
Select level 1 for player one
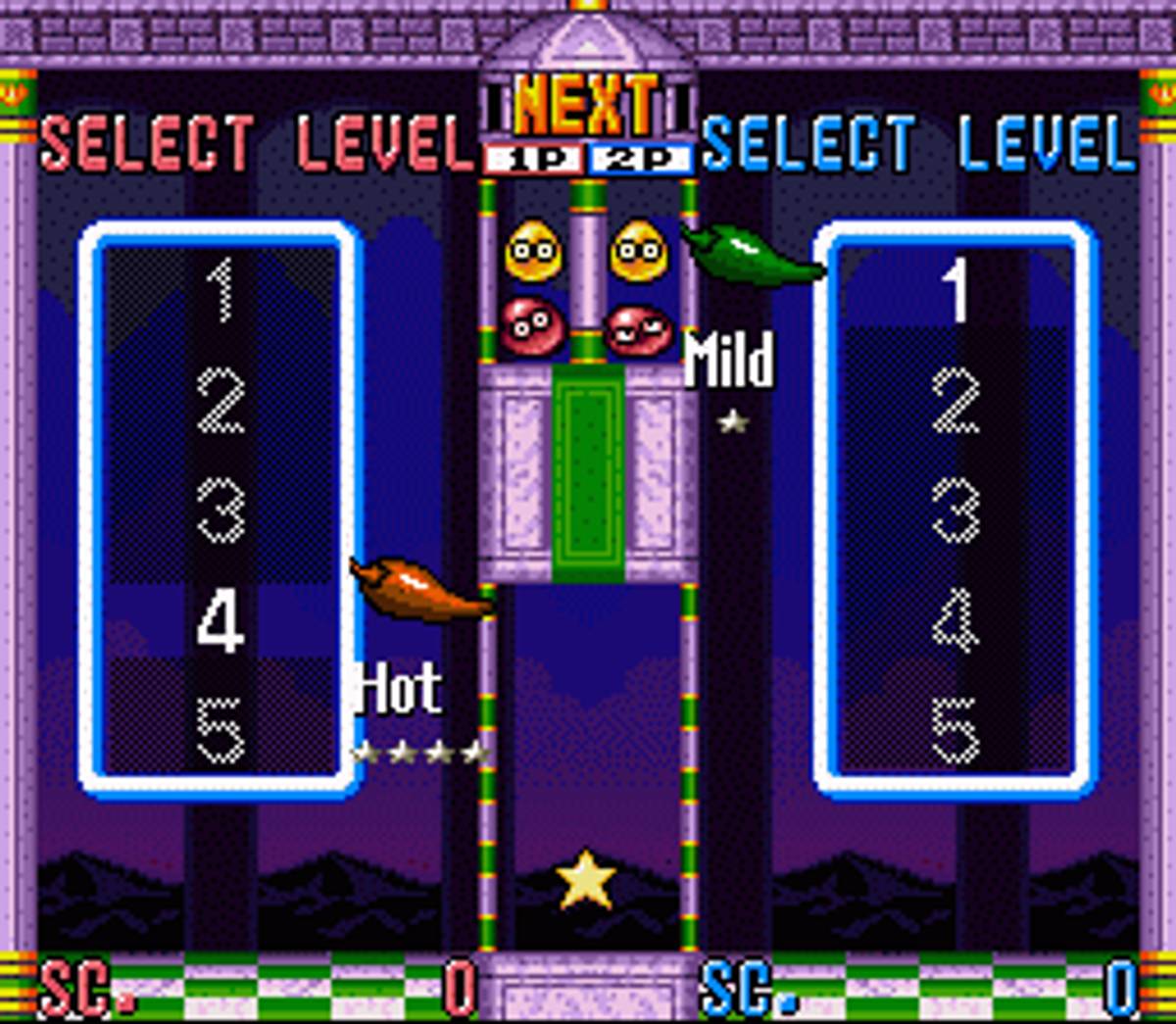pos(220,291)
